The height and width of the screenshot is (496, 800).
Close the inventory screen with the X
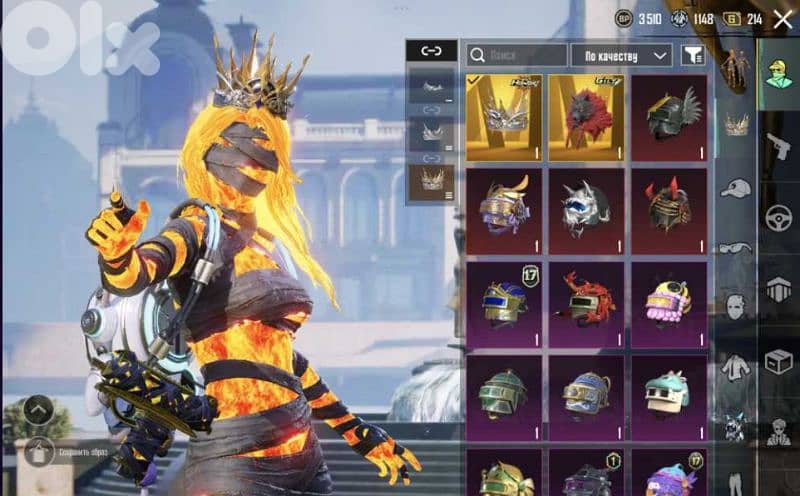pyautogui.click(x=783, y=19)
